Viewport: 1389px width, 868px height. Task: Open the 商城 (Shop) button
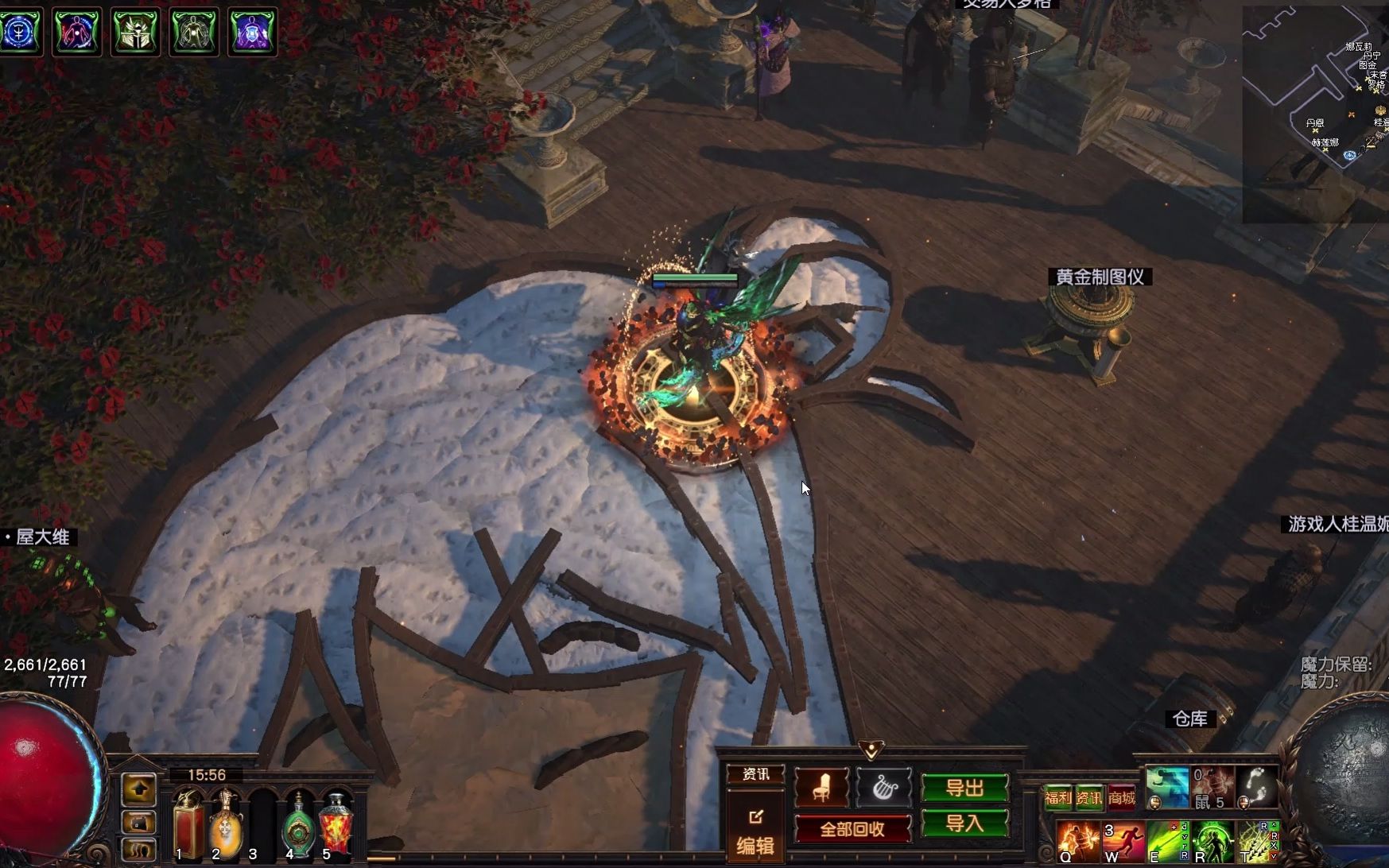[x=1121, y=797]
